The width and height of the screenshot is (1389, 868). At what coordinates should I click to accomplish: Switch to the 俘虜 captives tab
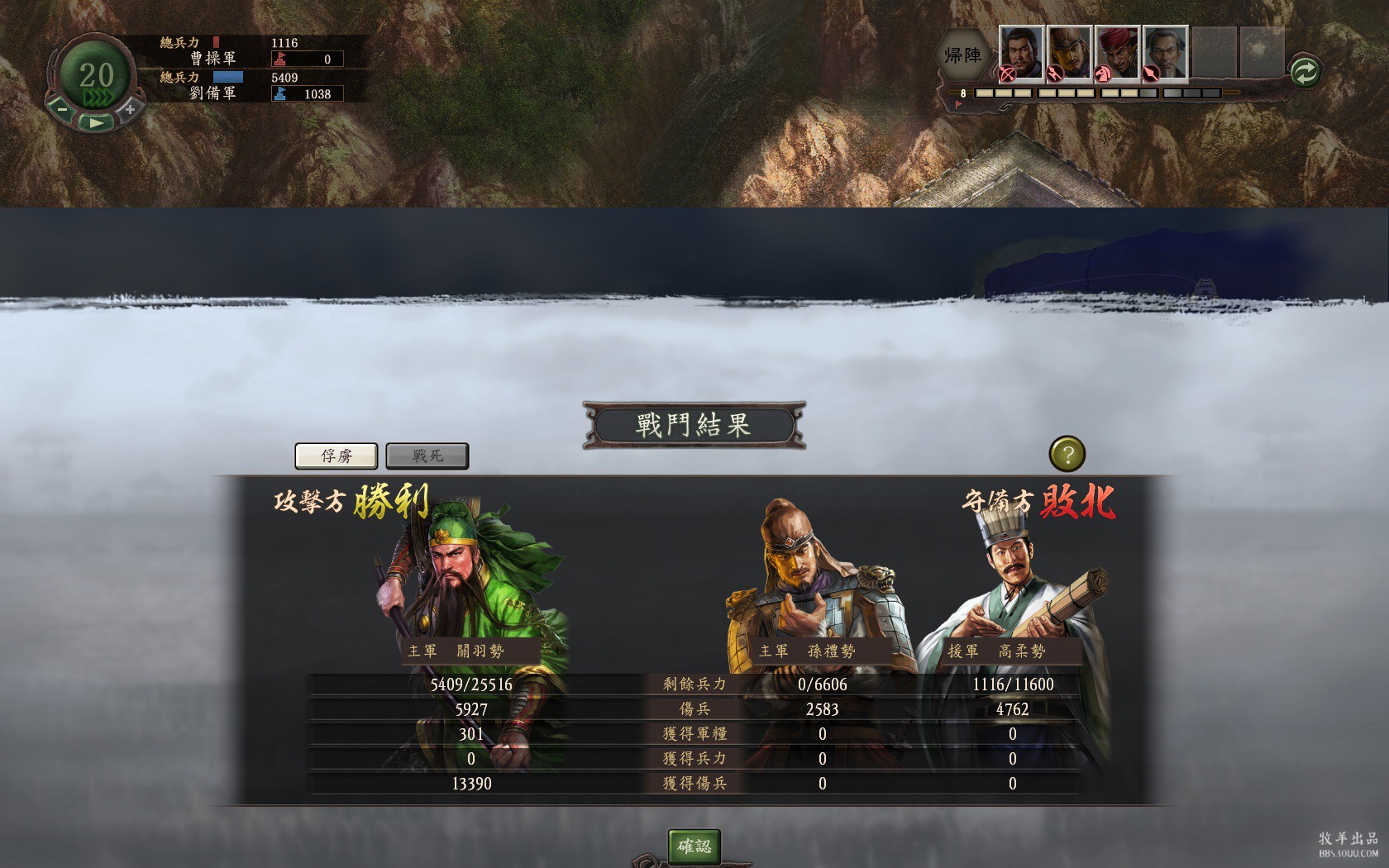tap(337, 455)
